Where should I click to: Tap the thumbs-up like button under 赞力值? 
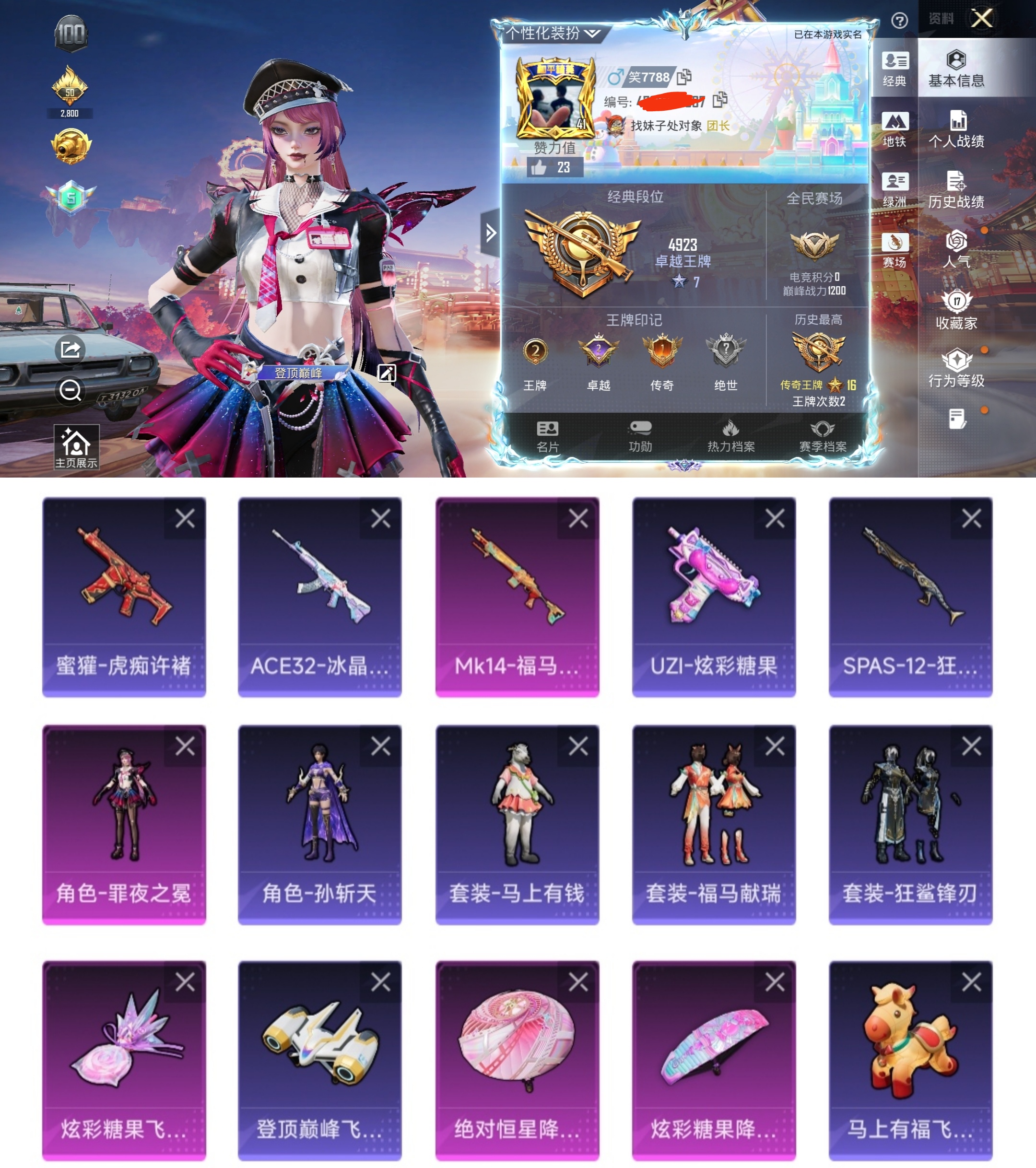click(x=538, y=167)
